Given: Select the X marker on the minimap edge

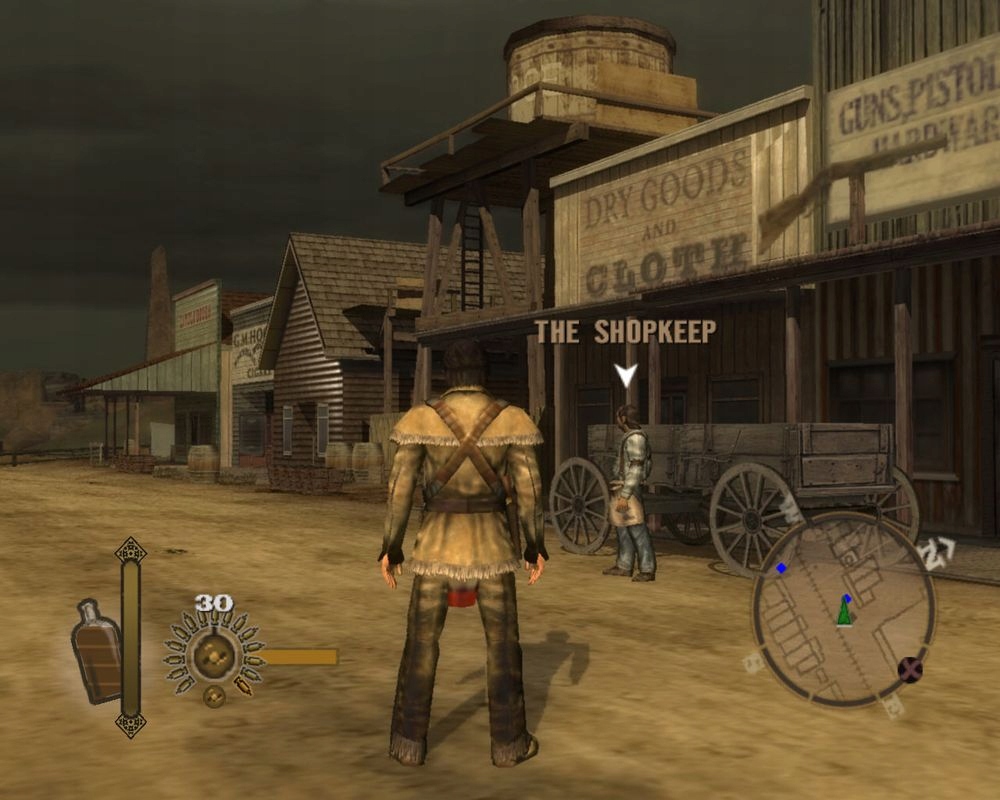Looking at the screenshot, I should 910,669.
